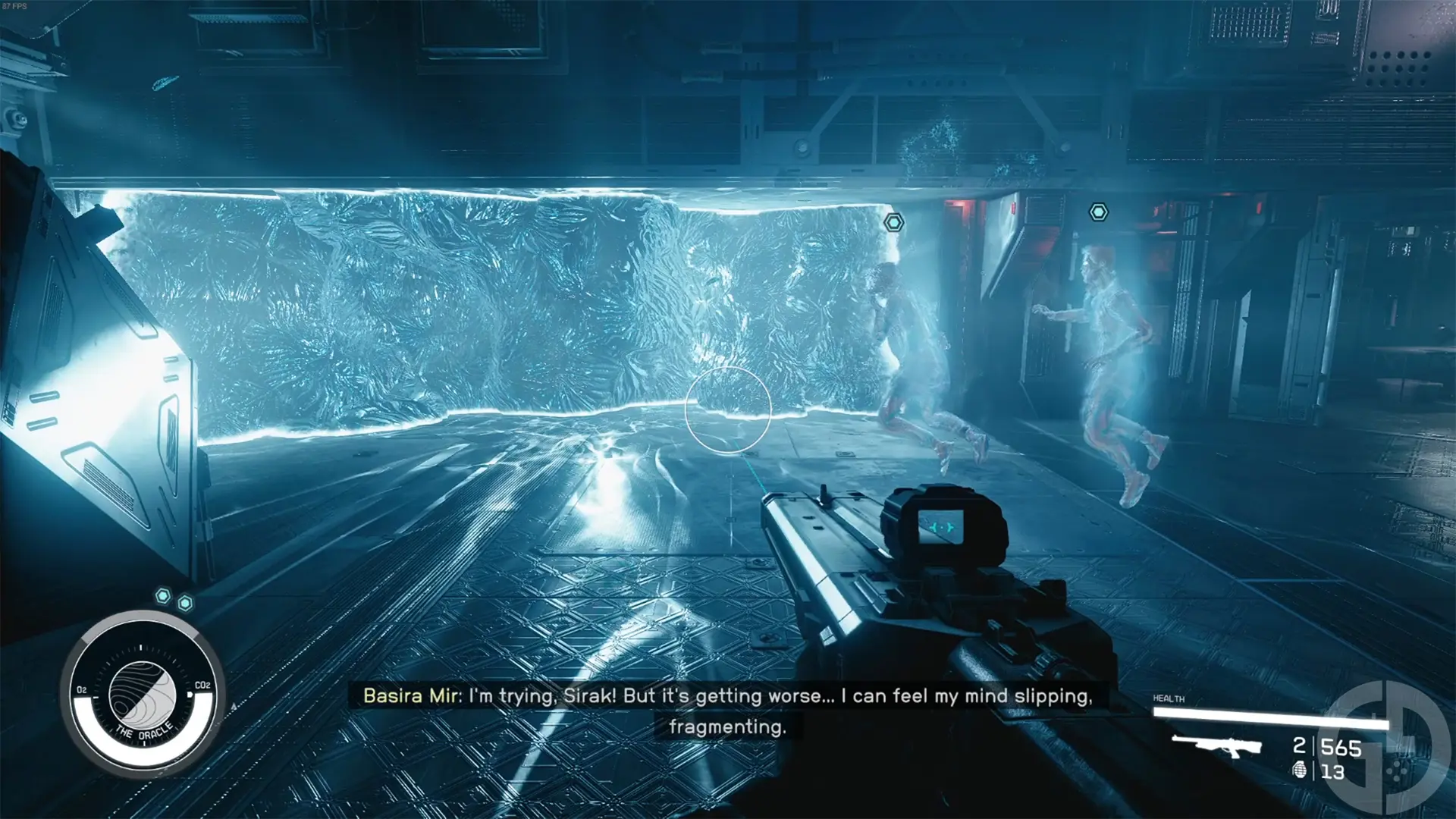1456x819 pixels.
Task: Click the hexagonal objective marker above the enemy
Action: pyautogui.click(x=893, y=222)
